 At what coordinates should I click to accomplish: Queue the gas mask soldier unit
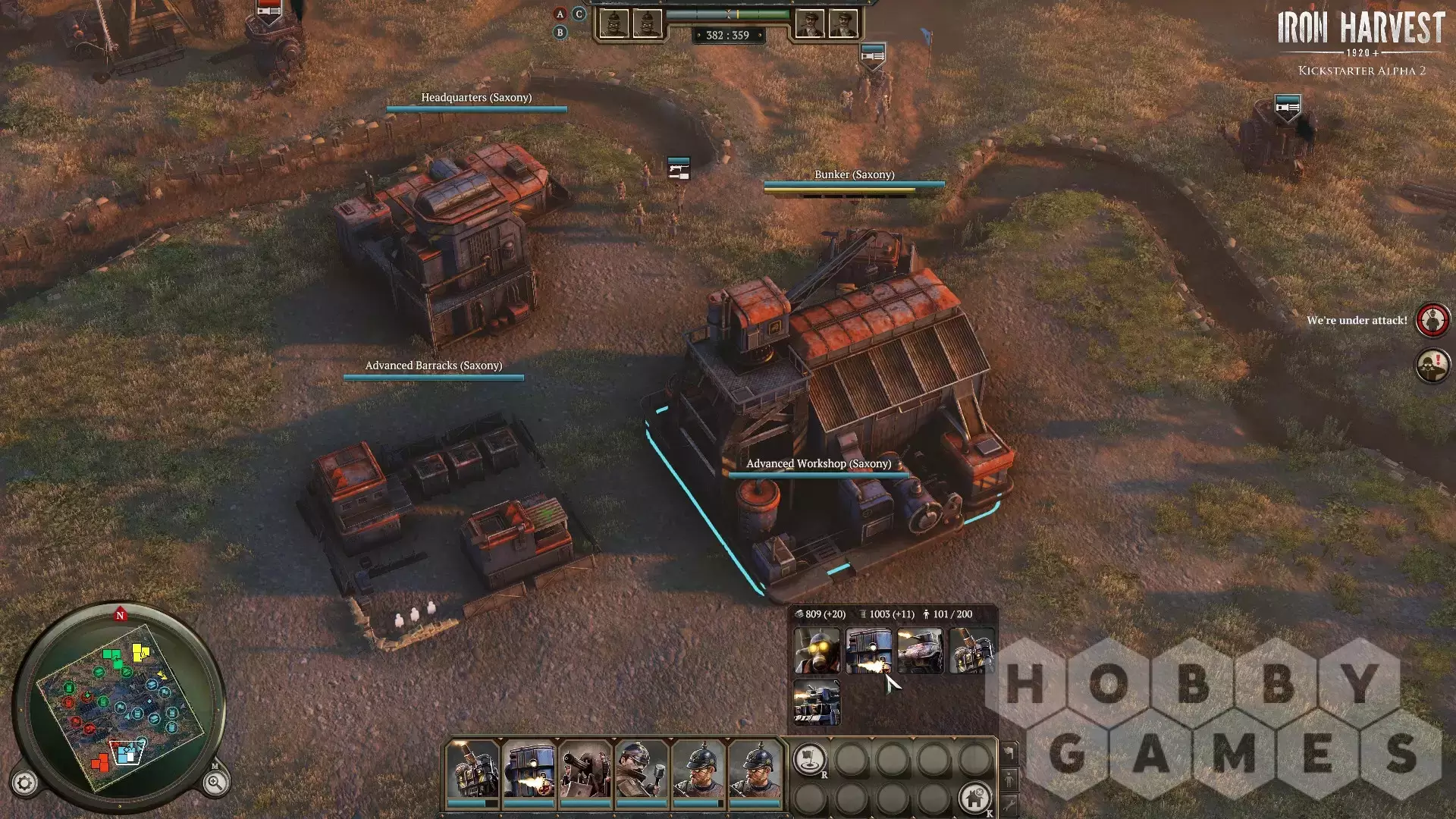coord(817,651)
